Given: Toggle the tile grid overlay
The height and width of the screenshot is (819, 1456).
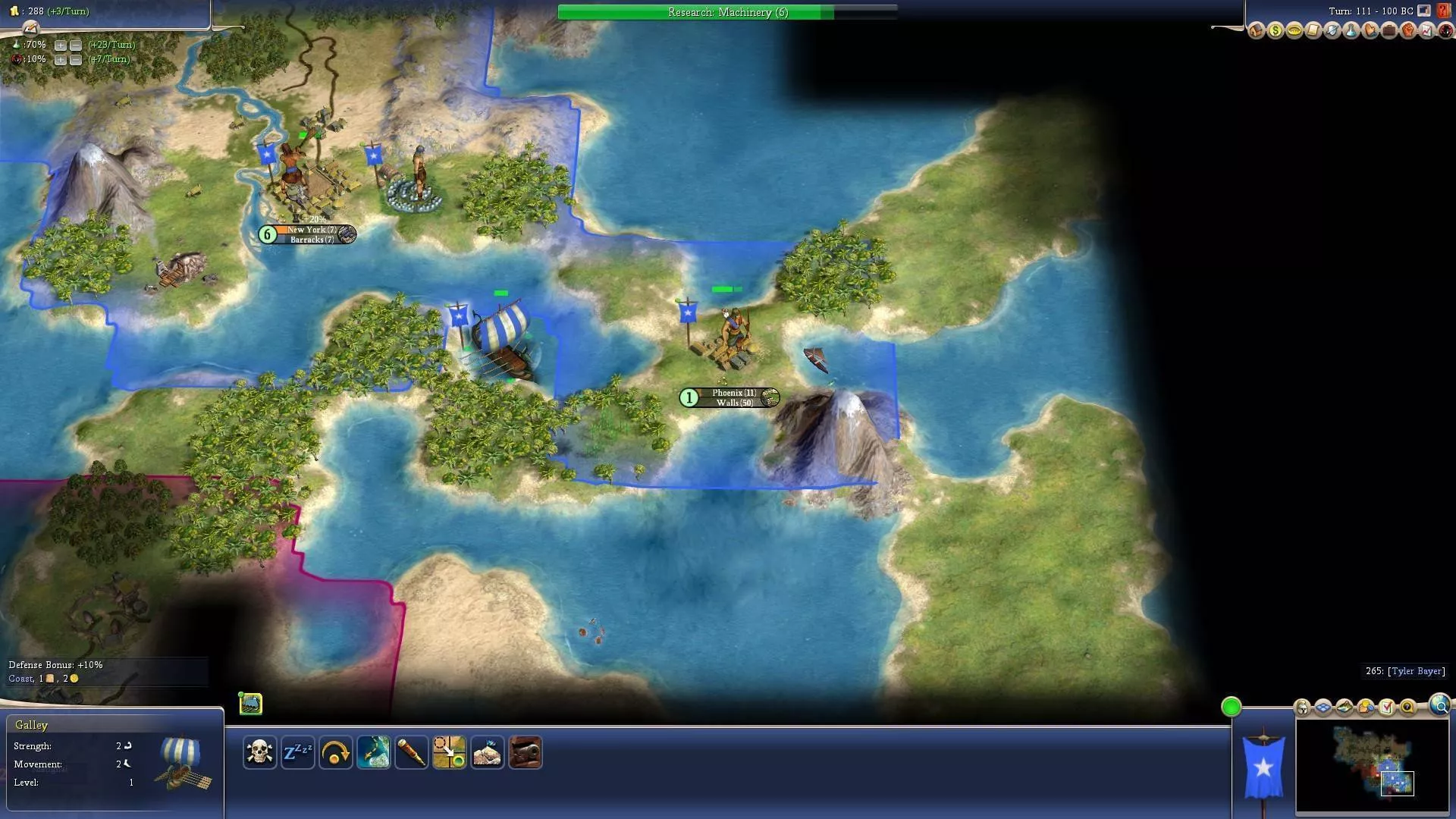Looking at the screenshot, I should 1323,708.
